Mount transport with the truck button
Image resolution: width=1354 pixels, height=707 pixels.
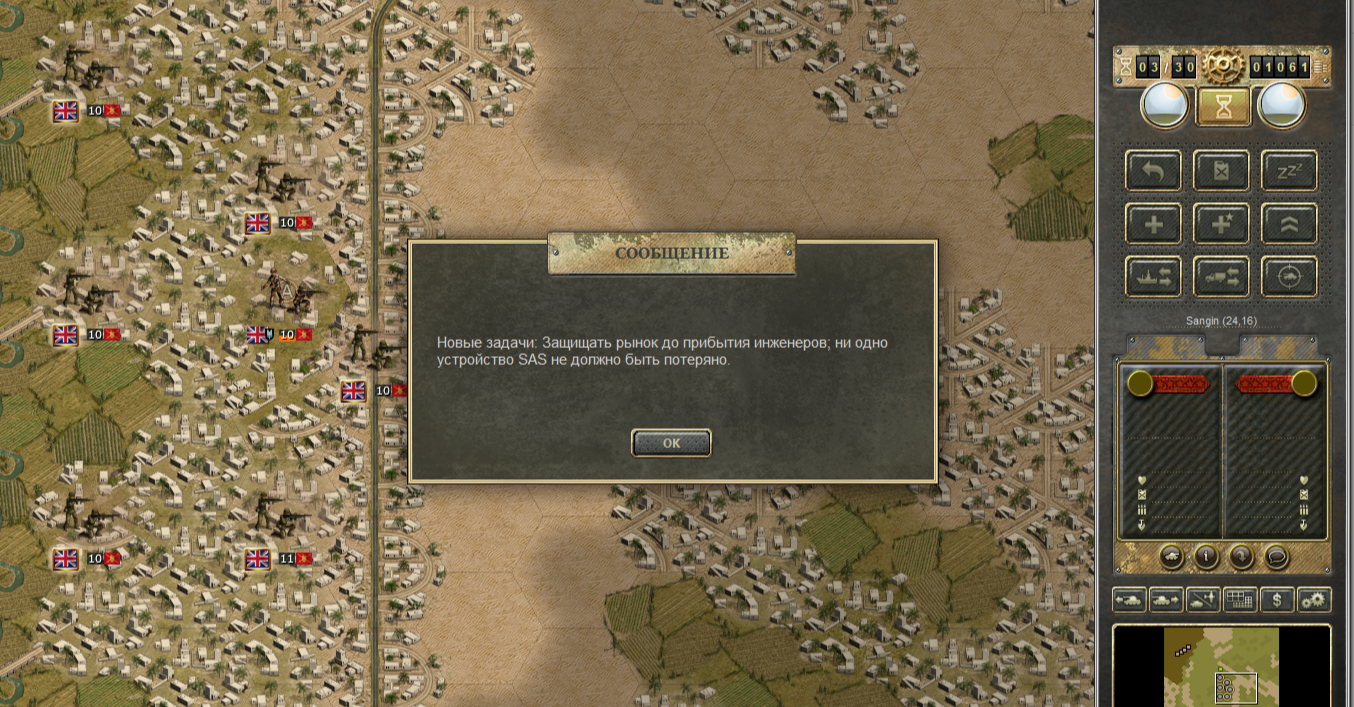1221,277
